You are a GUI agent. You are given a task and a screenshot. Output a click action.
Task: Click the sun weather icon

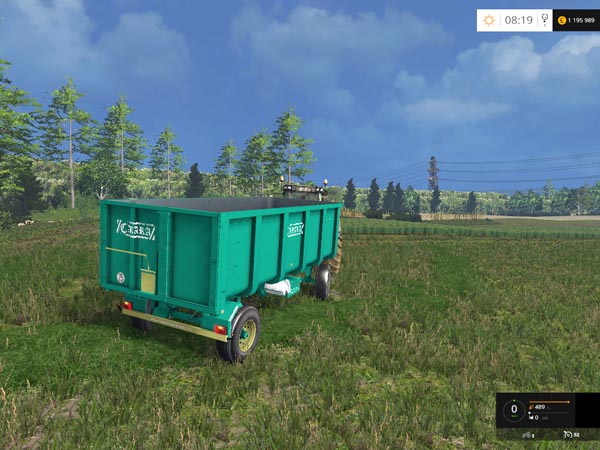(489, 20)
